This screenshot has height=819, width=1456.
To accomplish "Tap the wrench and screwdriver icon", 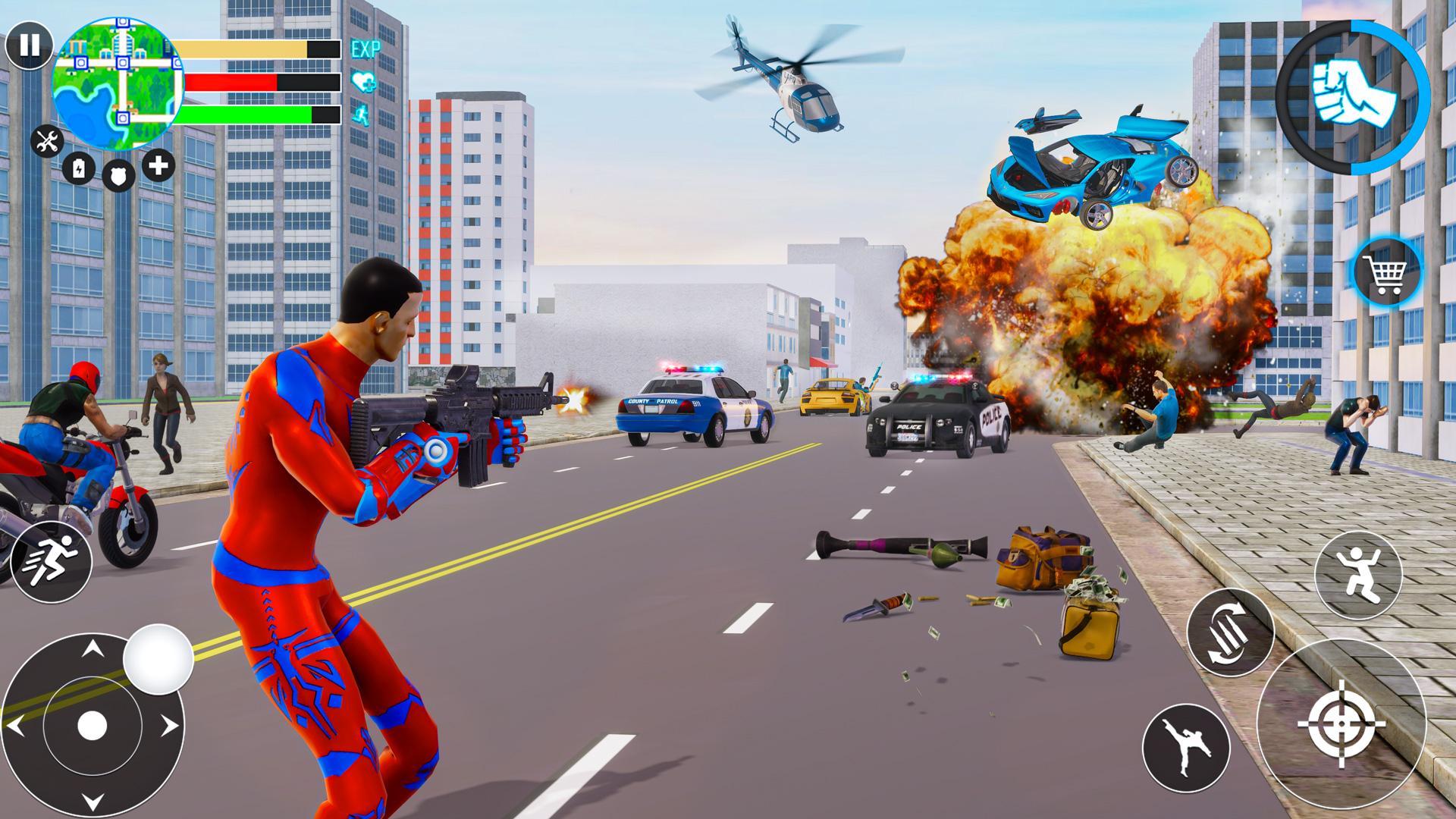I will point(48,141).
